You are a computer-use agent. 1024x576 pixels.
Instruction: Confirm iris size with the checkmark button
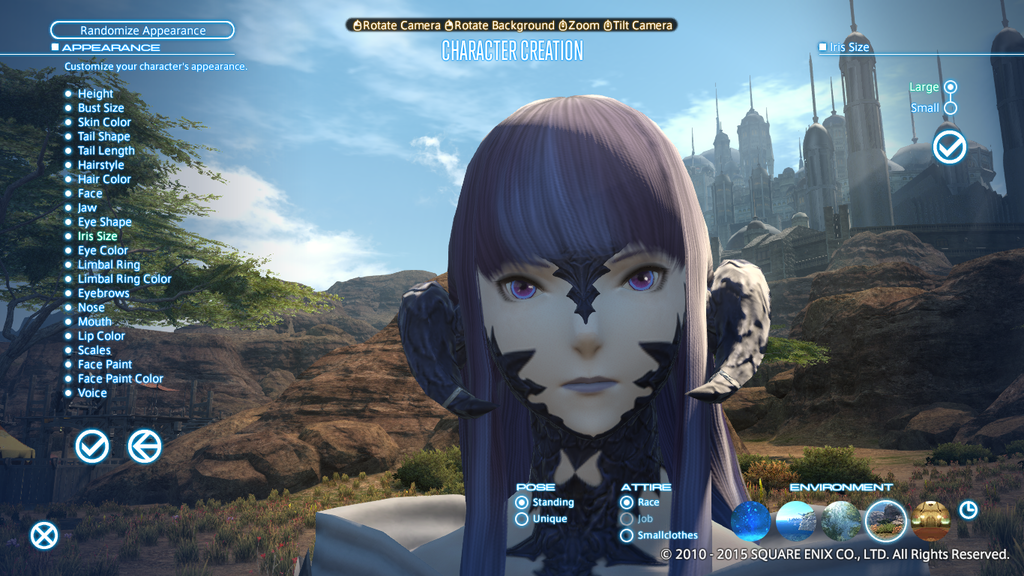tap(949, 147)
